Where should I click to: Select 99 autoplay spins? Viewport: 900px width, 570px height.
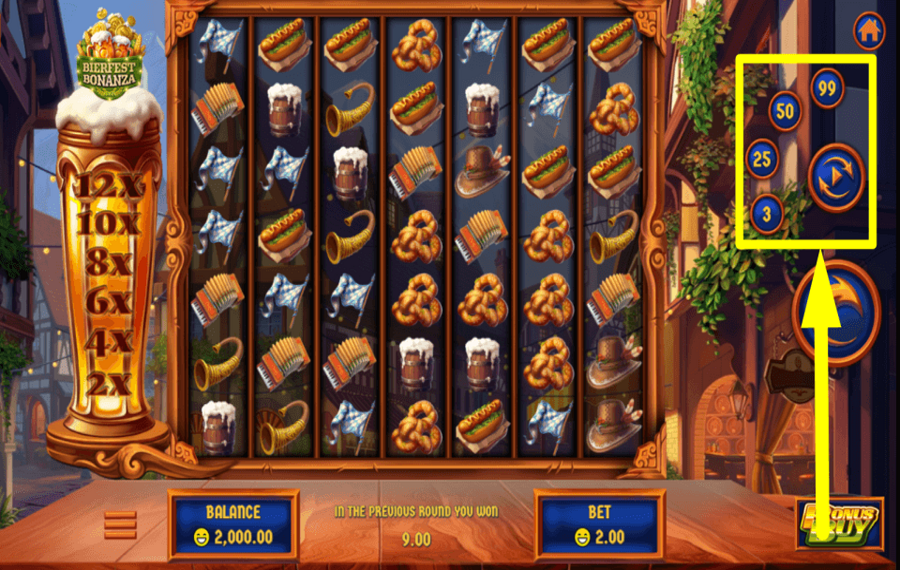point(827,88)
